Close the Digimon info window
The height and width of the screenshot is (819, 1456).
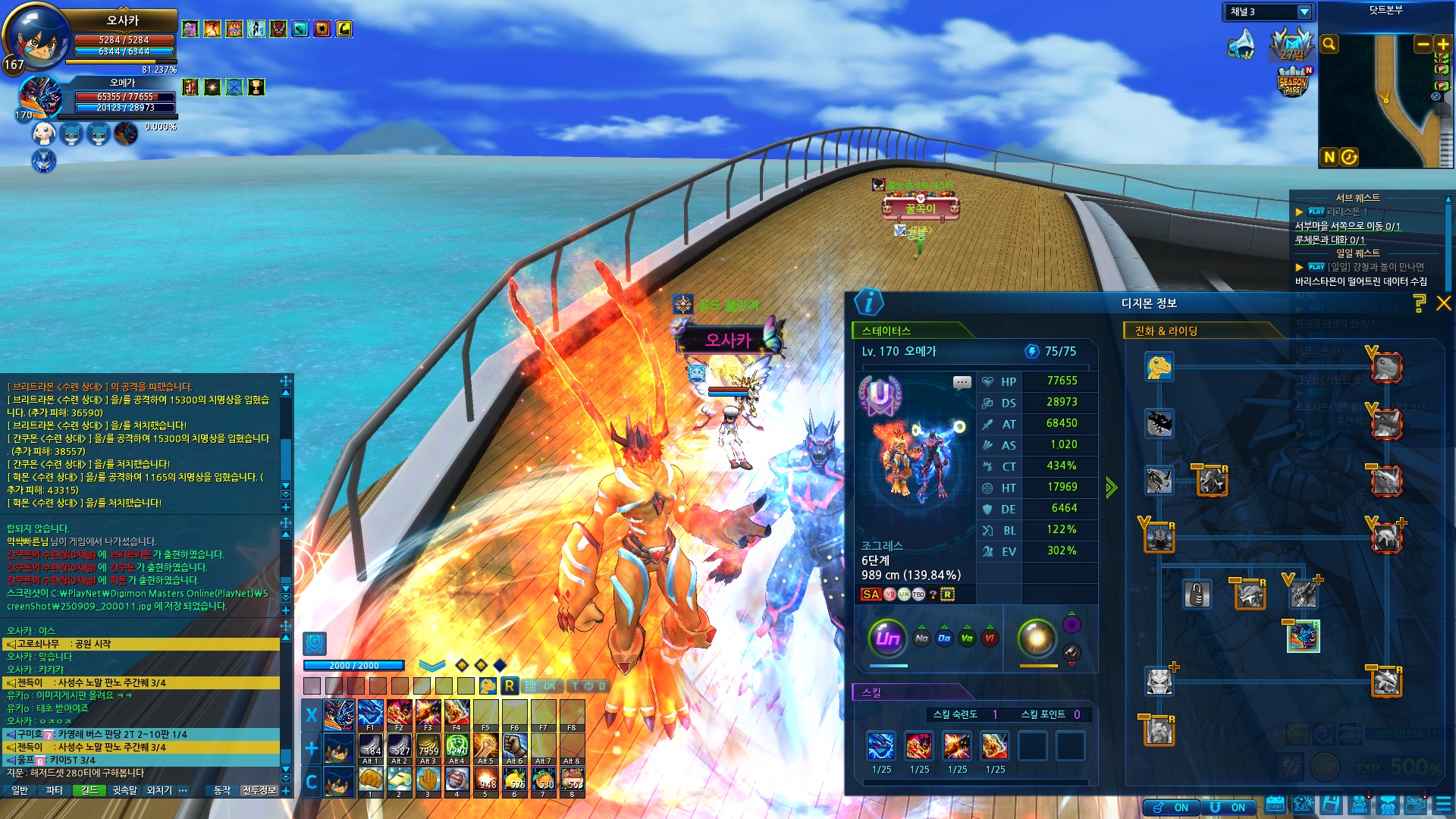(1443, 303)
